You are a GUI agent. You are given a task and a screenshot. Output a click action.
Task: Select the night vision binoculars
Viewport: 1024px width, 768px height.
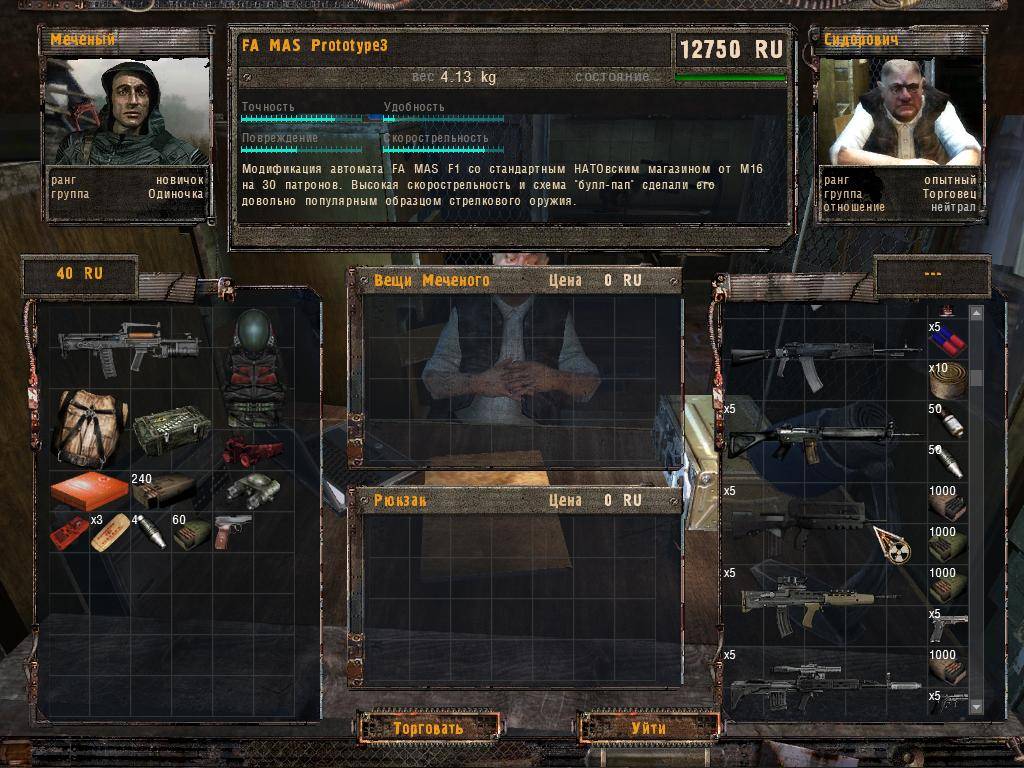[x=252, y=488]
